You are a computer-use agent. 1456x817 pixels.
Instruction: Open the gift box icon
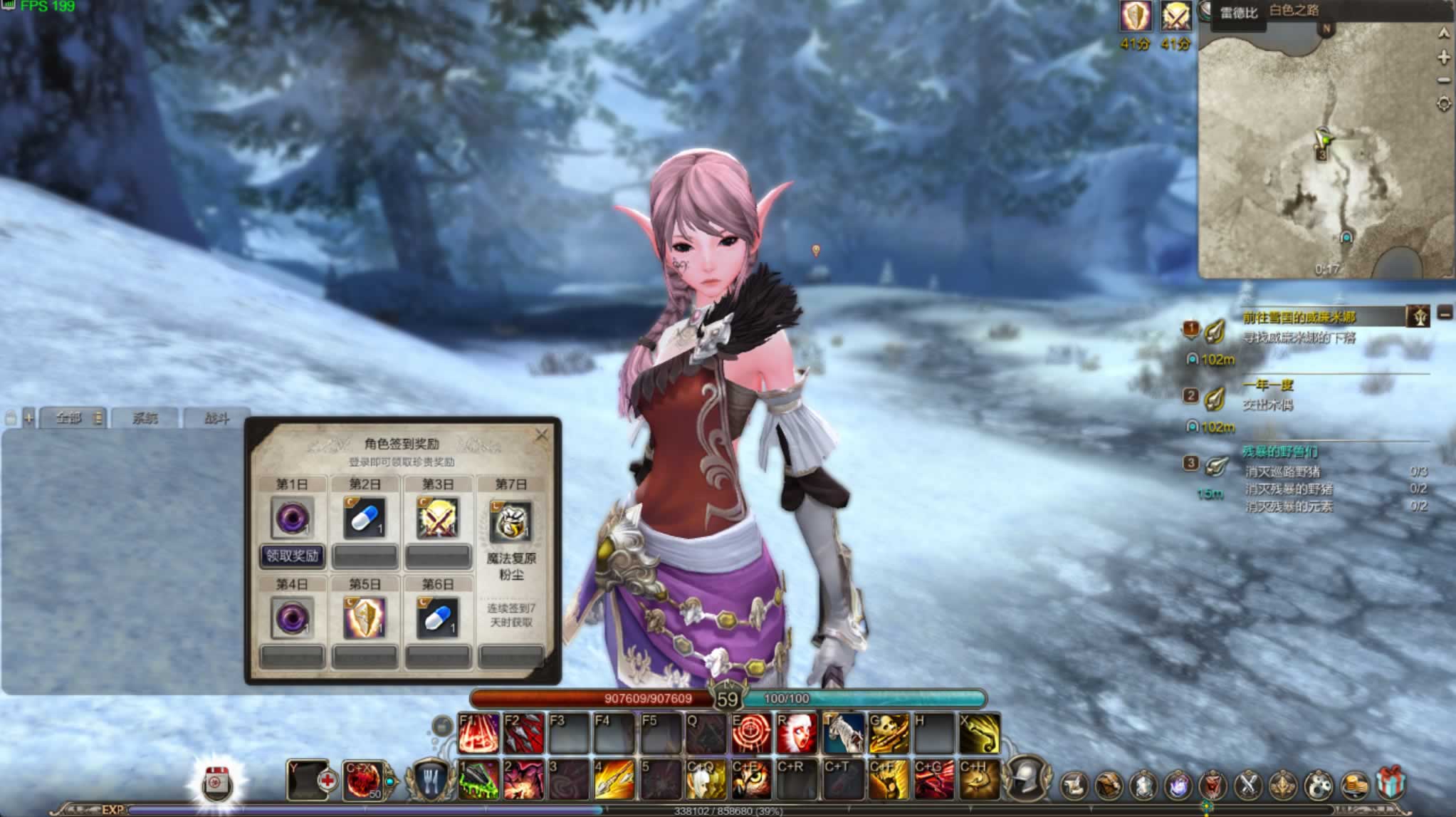click(1390, 784)
